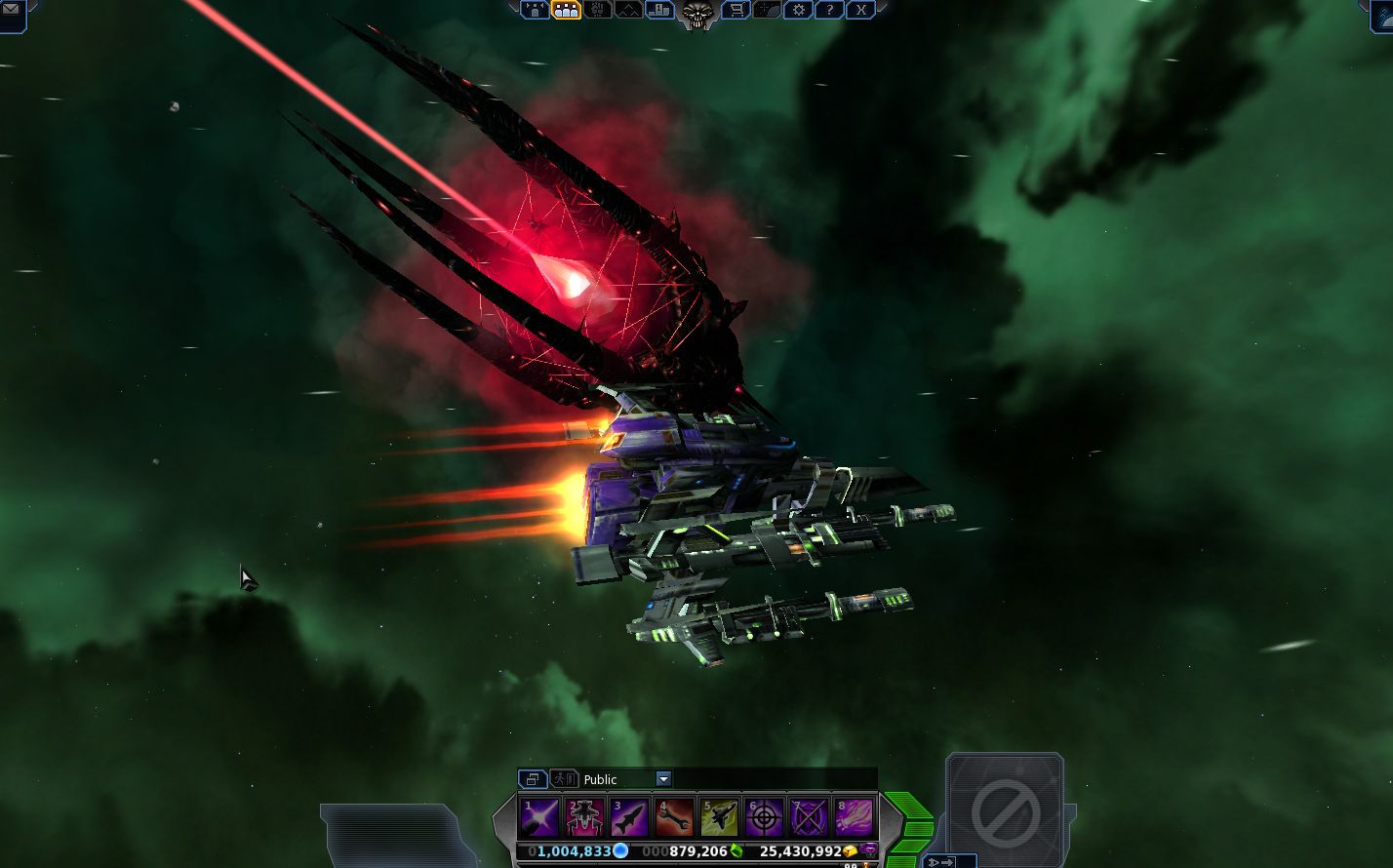The image size is (1393, 868).
Task: Click the skull emblem in top bar
Action: [696, 13]
